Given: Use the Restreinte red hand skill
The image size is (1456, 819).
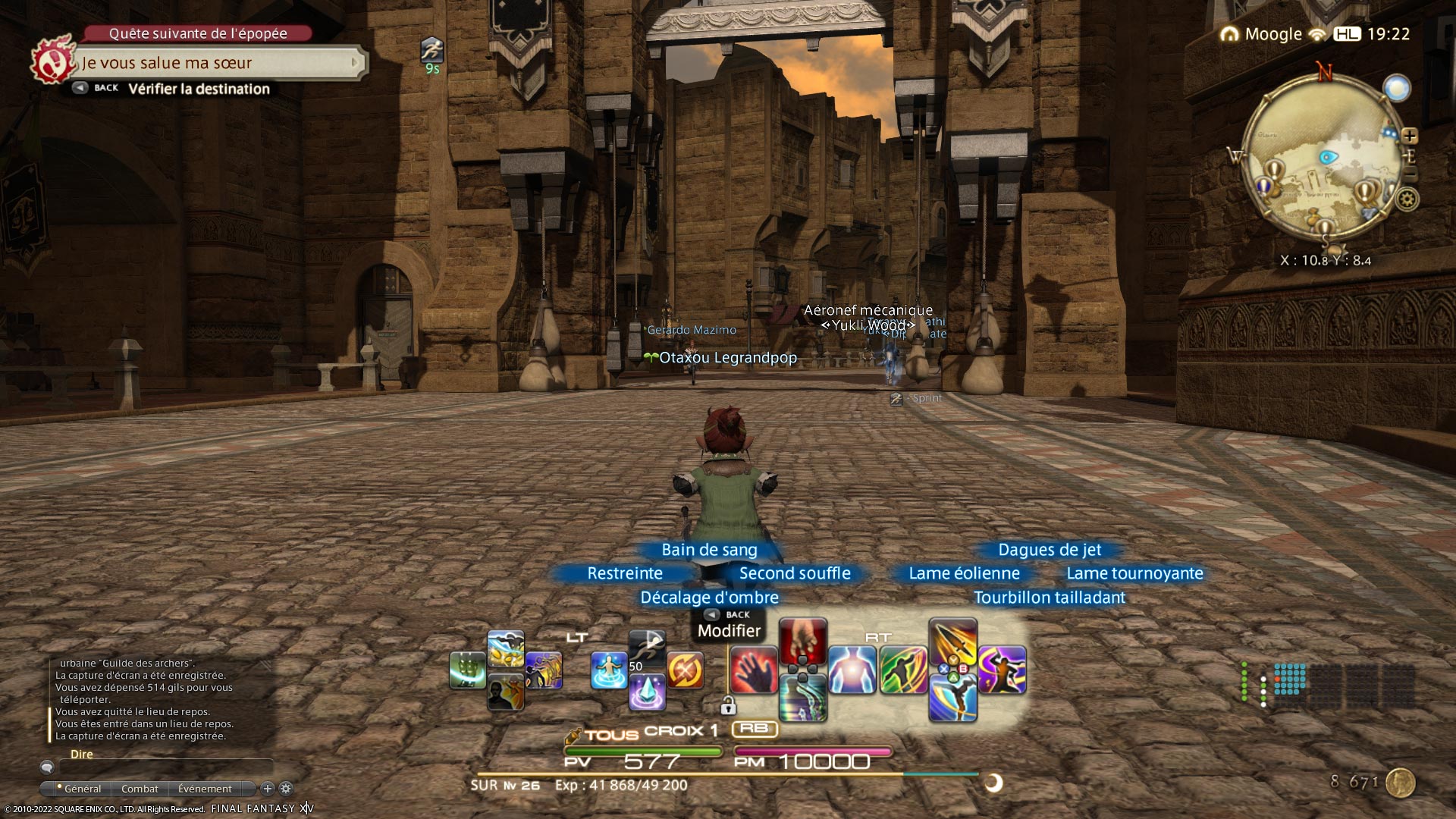Looking at the screenshot, I should point(754,670).
